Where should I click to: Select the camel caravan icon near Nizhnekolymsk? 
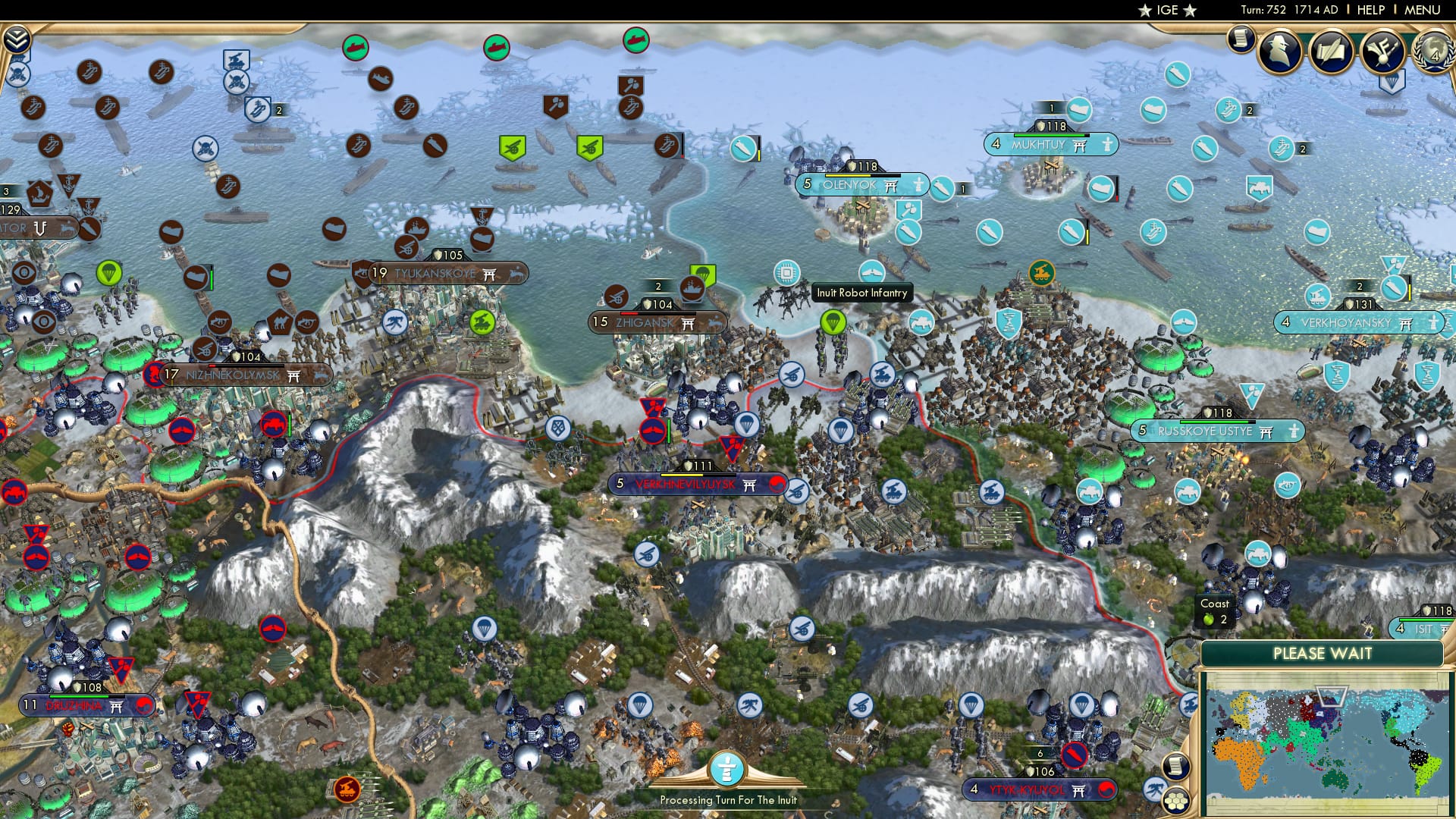(x=280, y=323)
